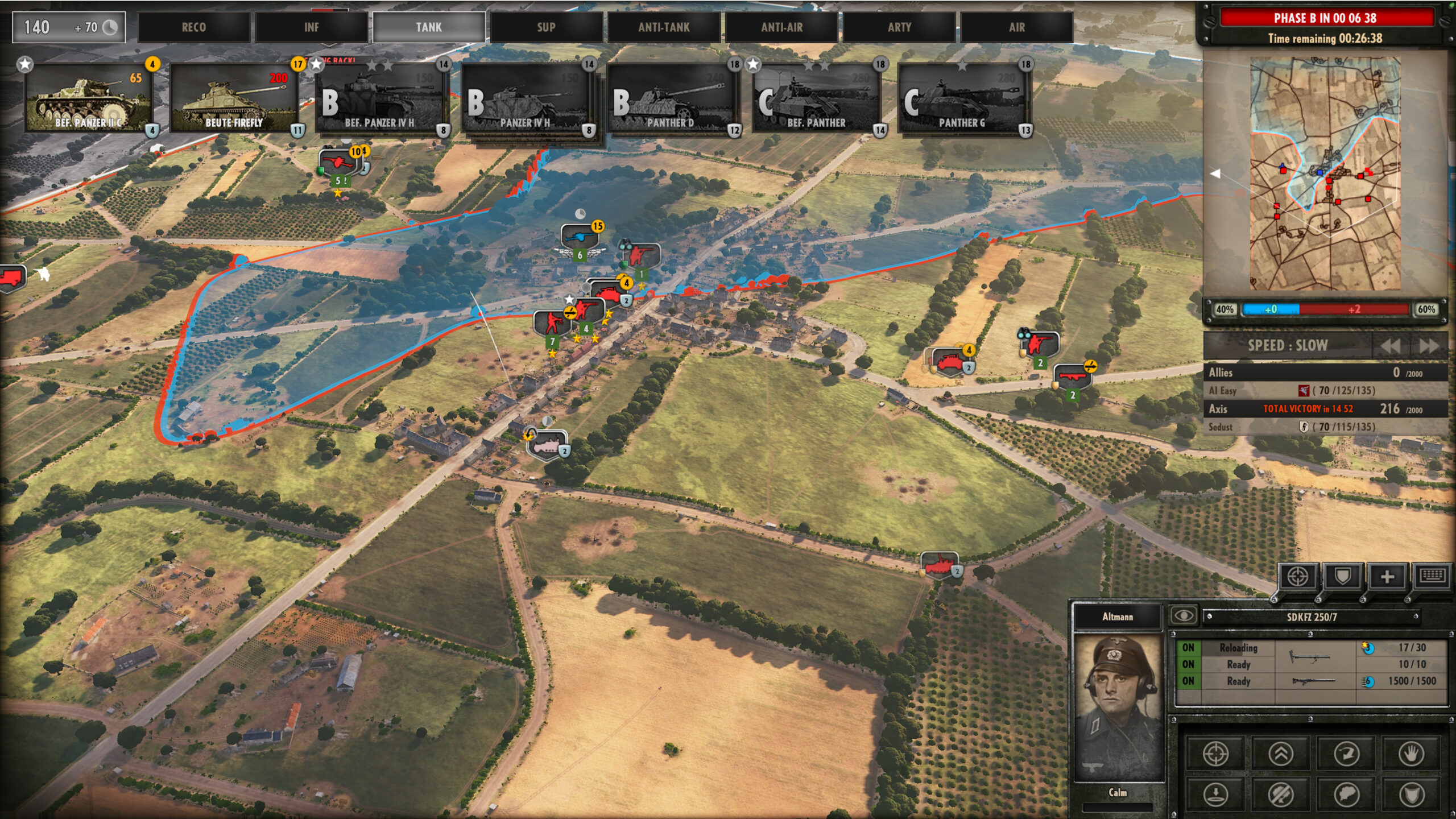Click the targeting reticle icon above the SDKFZ panel

click(1297, 577)
